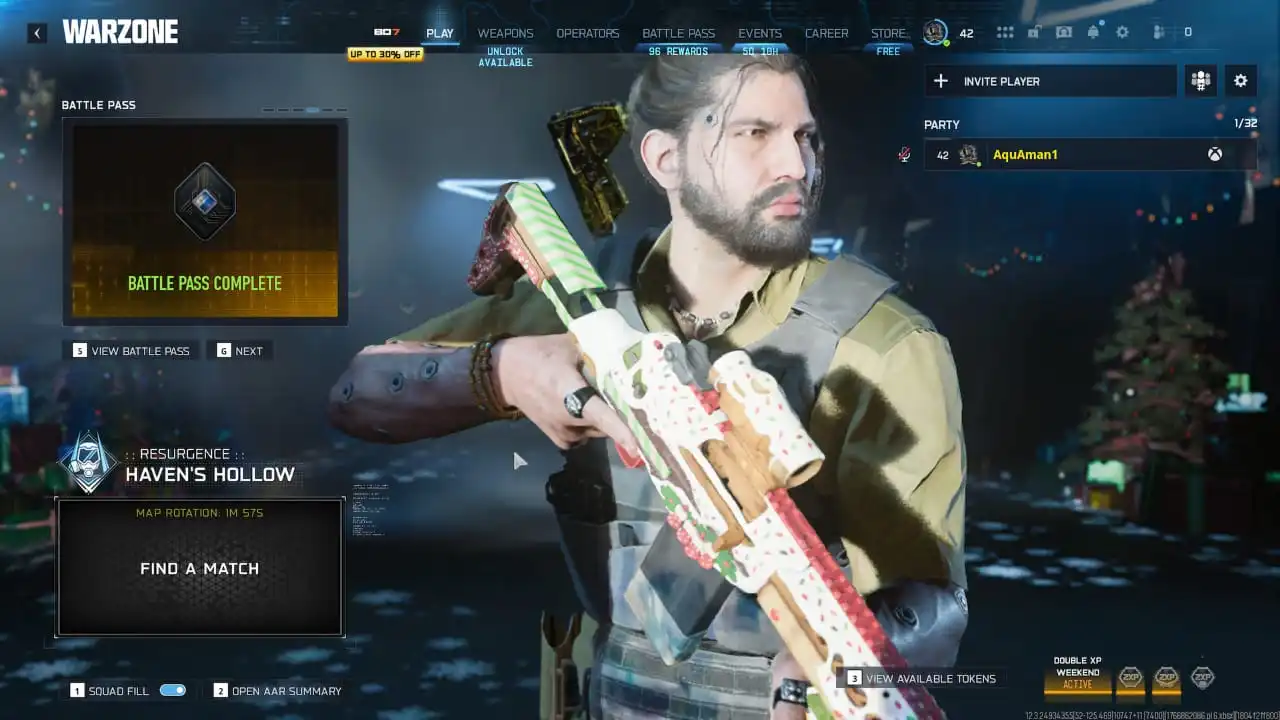Open the social friends icon at top right

click(x=1157, y=32)
